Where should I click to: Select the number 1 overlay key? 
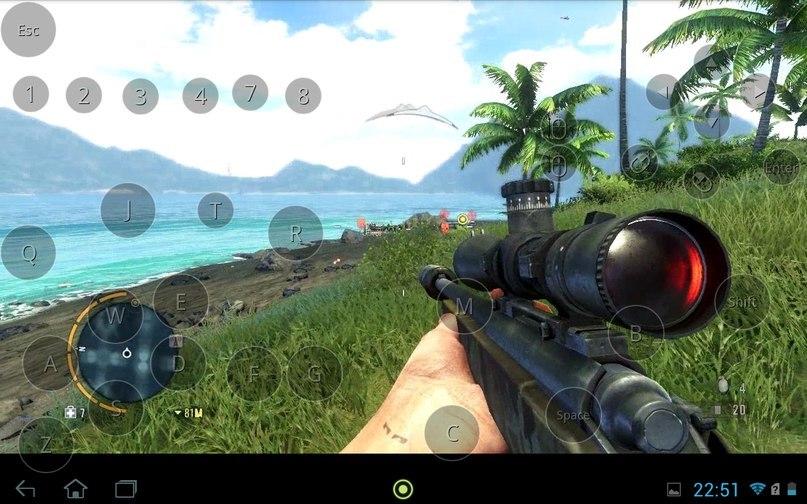[30, 95]
